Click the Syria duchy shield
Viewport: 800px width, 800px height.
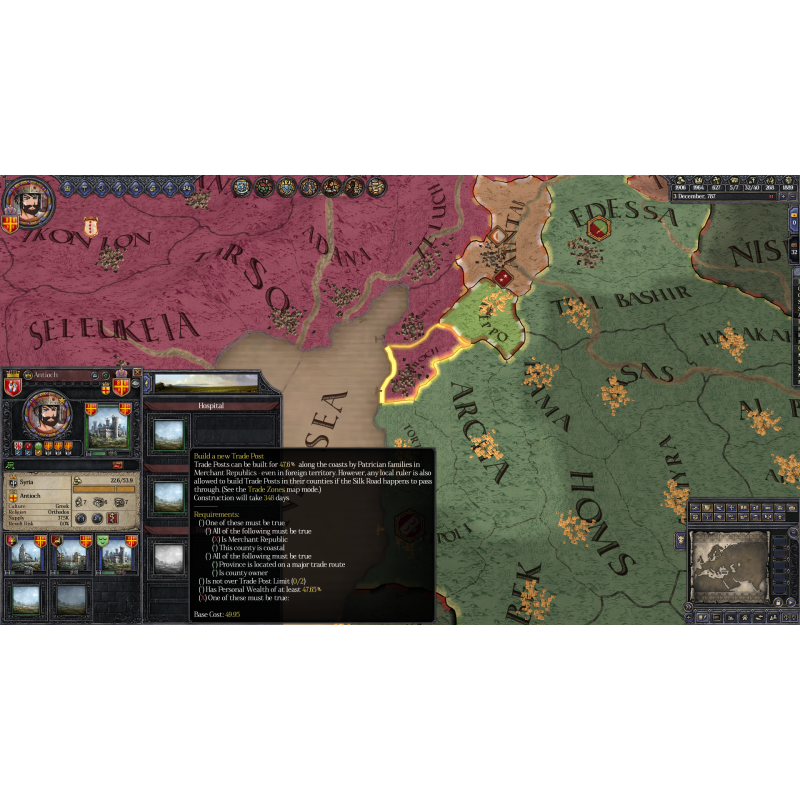coord(12,482)
